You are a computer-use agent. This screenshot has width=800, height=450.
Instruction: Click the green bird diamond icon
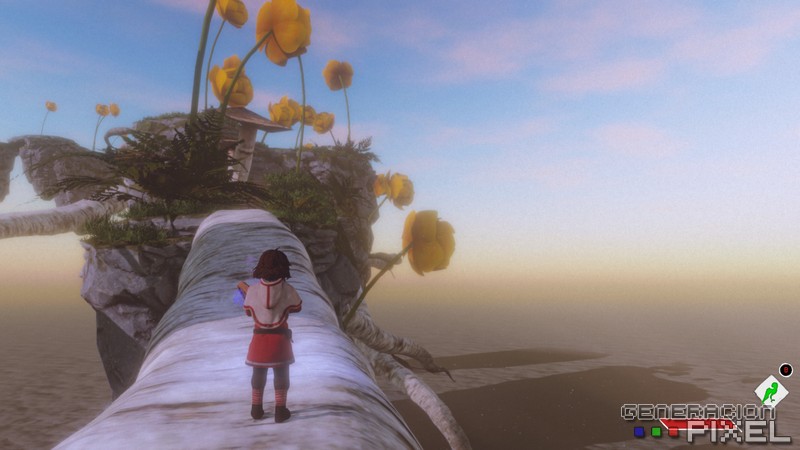(770, 391)
